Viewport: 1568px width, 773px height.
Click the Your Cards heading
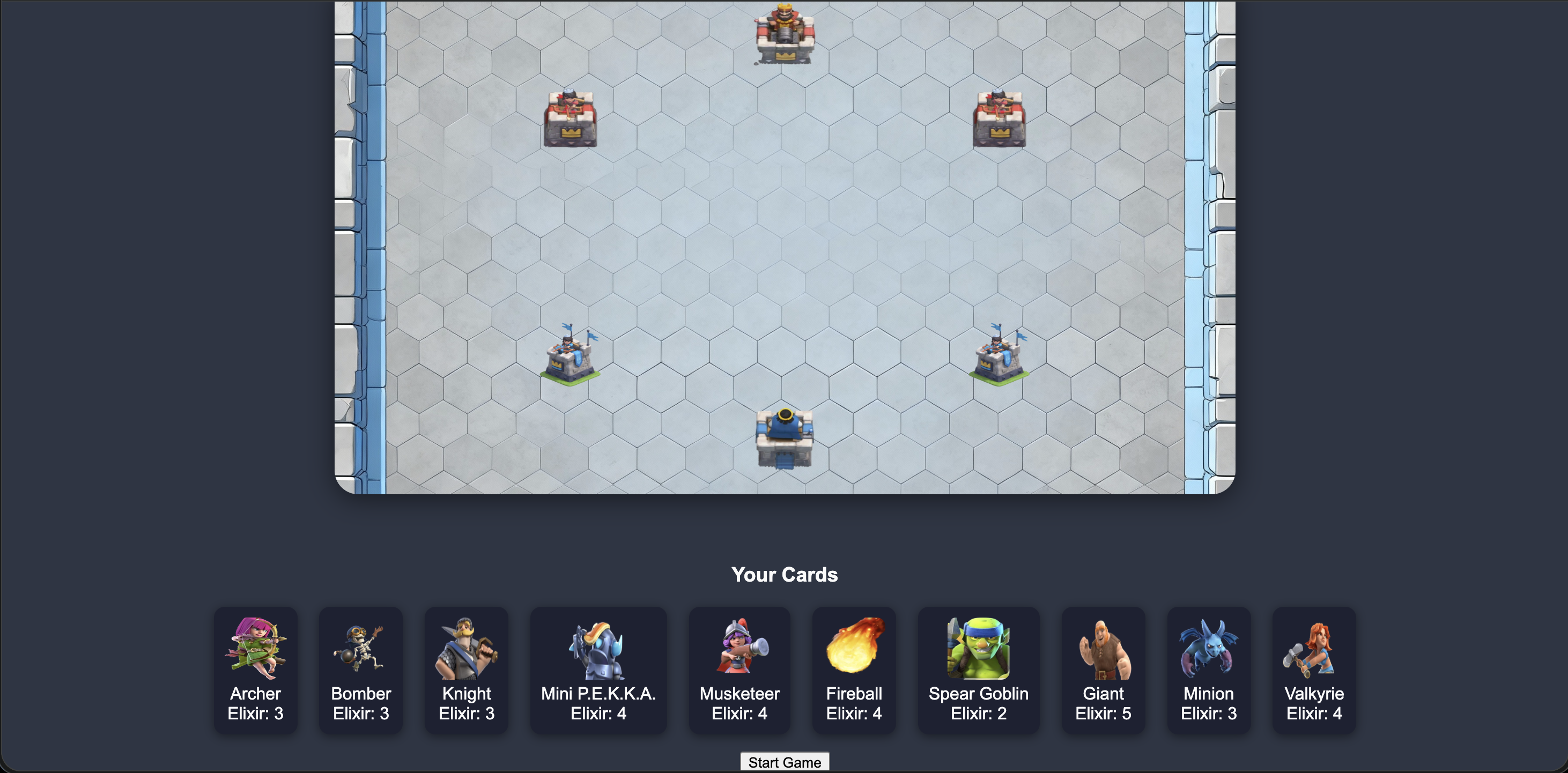[785, 574]
